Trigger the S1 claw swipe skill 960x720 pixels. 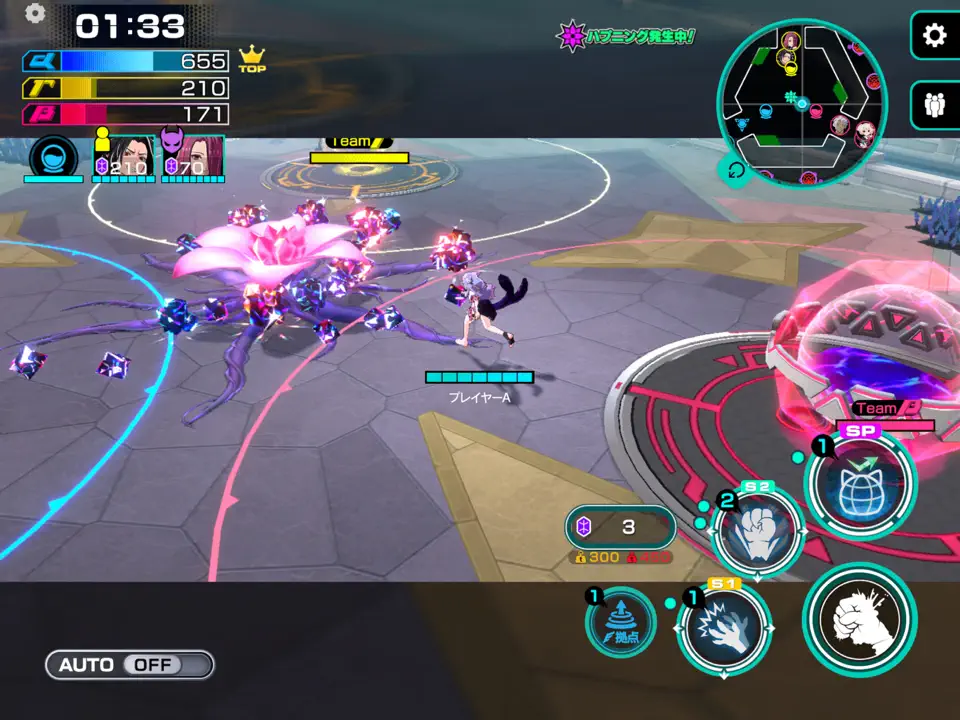724,629
